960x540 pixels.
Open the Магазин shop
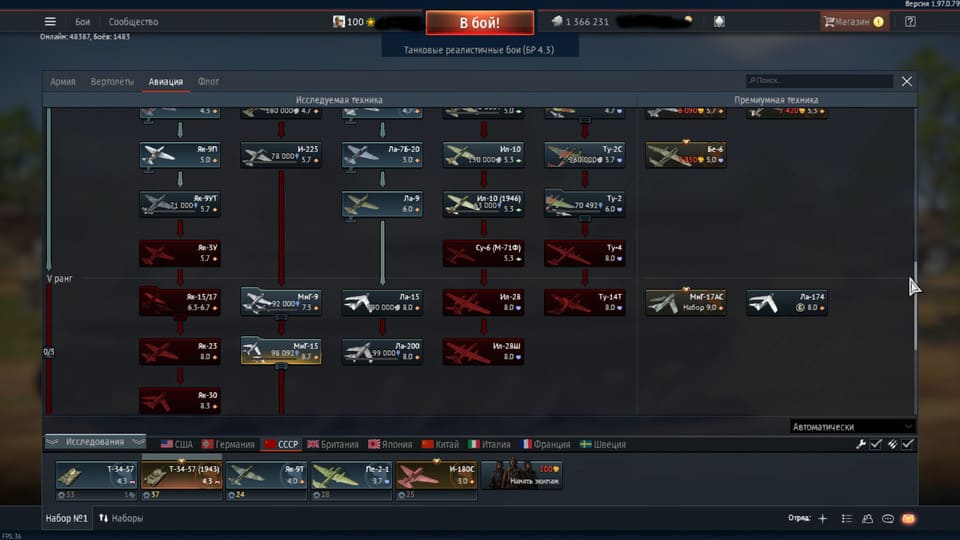click(x=853, y=21)
